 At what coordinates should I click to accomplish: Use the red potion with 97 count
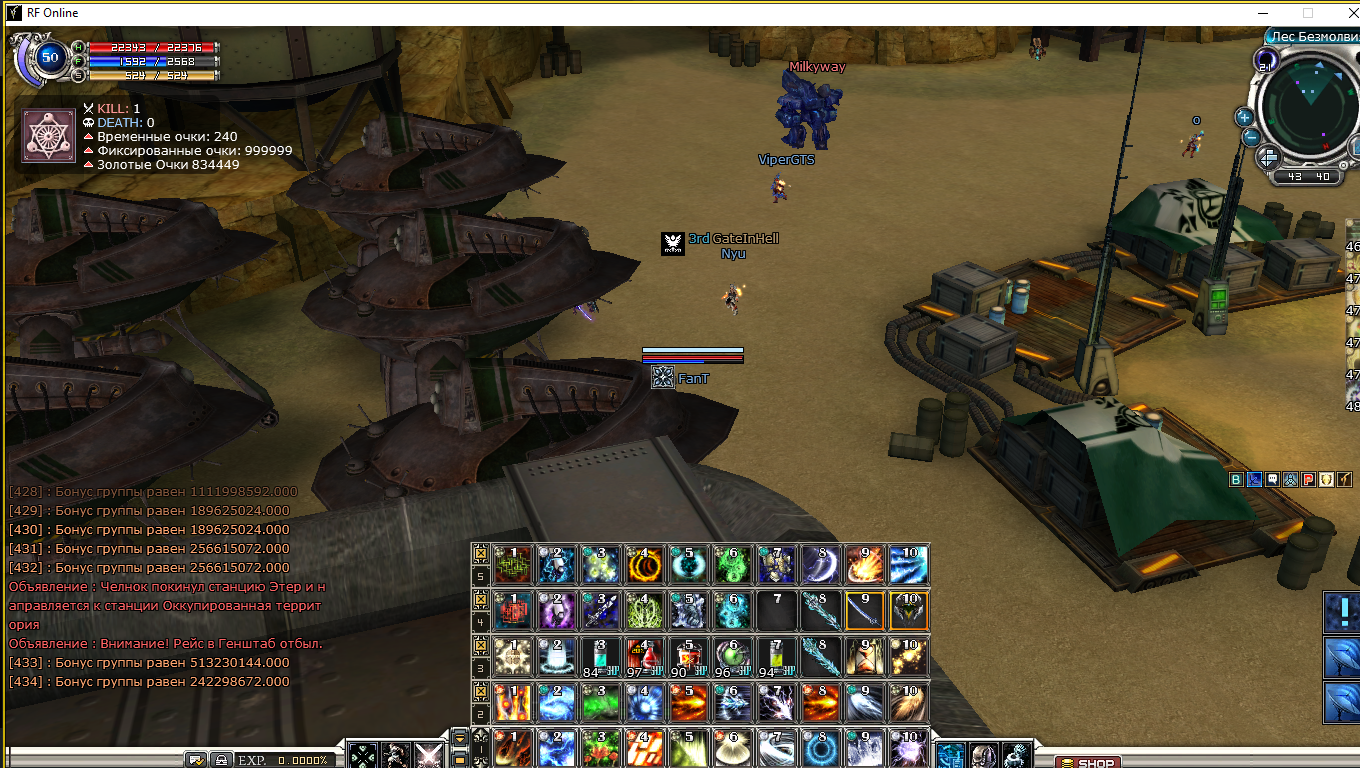click(643, 656)
